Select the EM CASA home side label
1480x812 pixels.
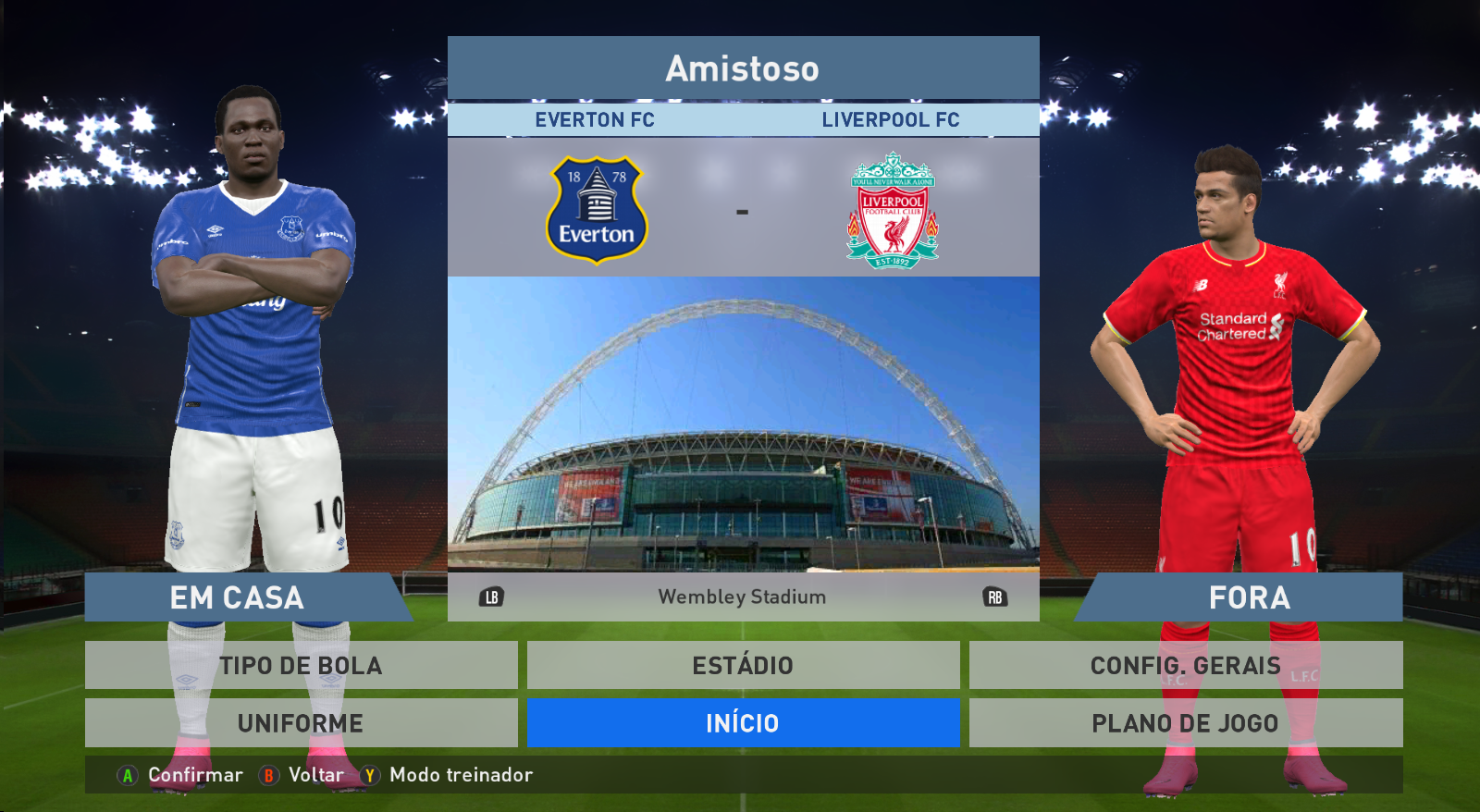click(238, 597)
